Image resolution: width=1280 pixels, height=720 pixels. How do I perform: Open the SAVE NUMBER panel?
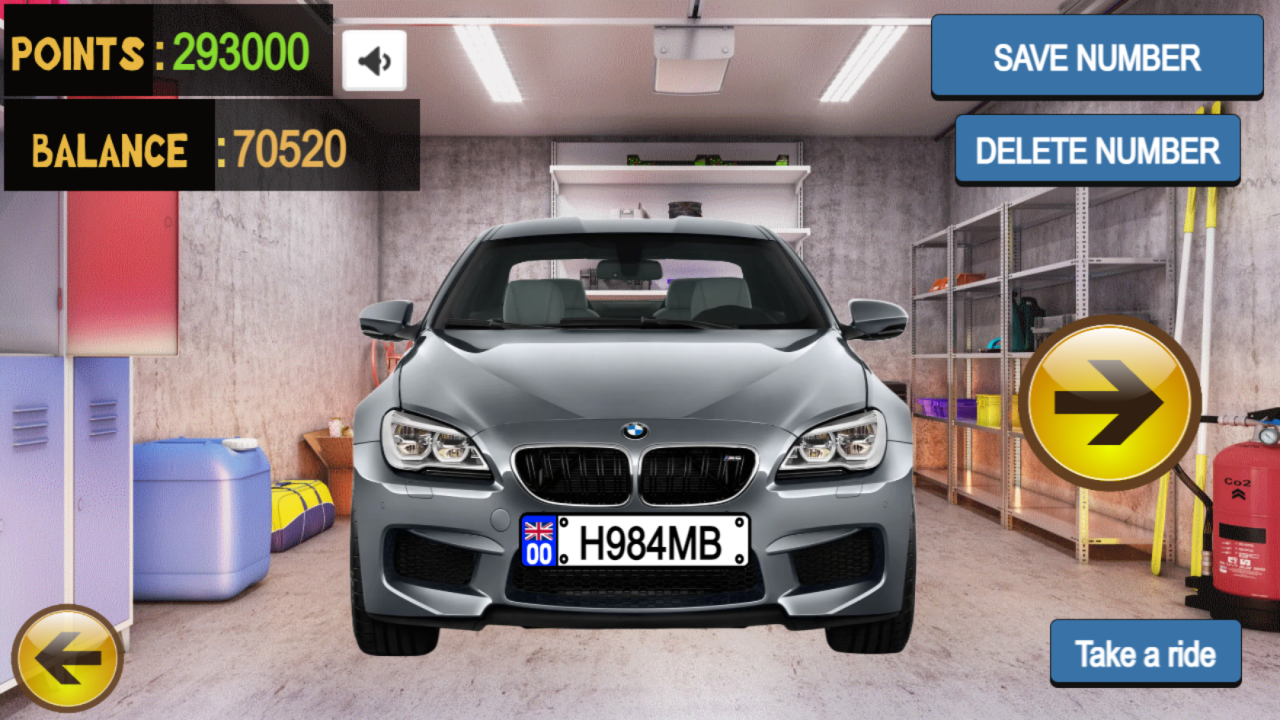click(x=1096, y=57)
